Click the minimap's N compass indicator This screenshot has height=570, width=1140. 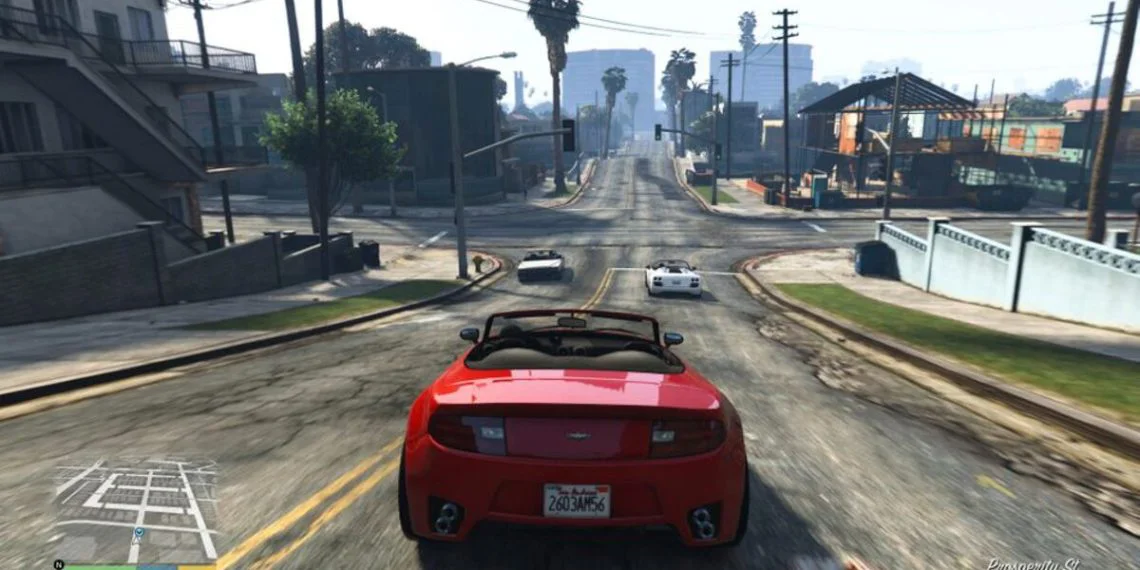(59, 564)
